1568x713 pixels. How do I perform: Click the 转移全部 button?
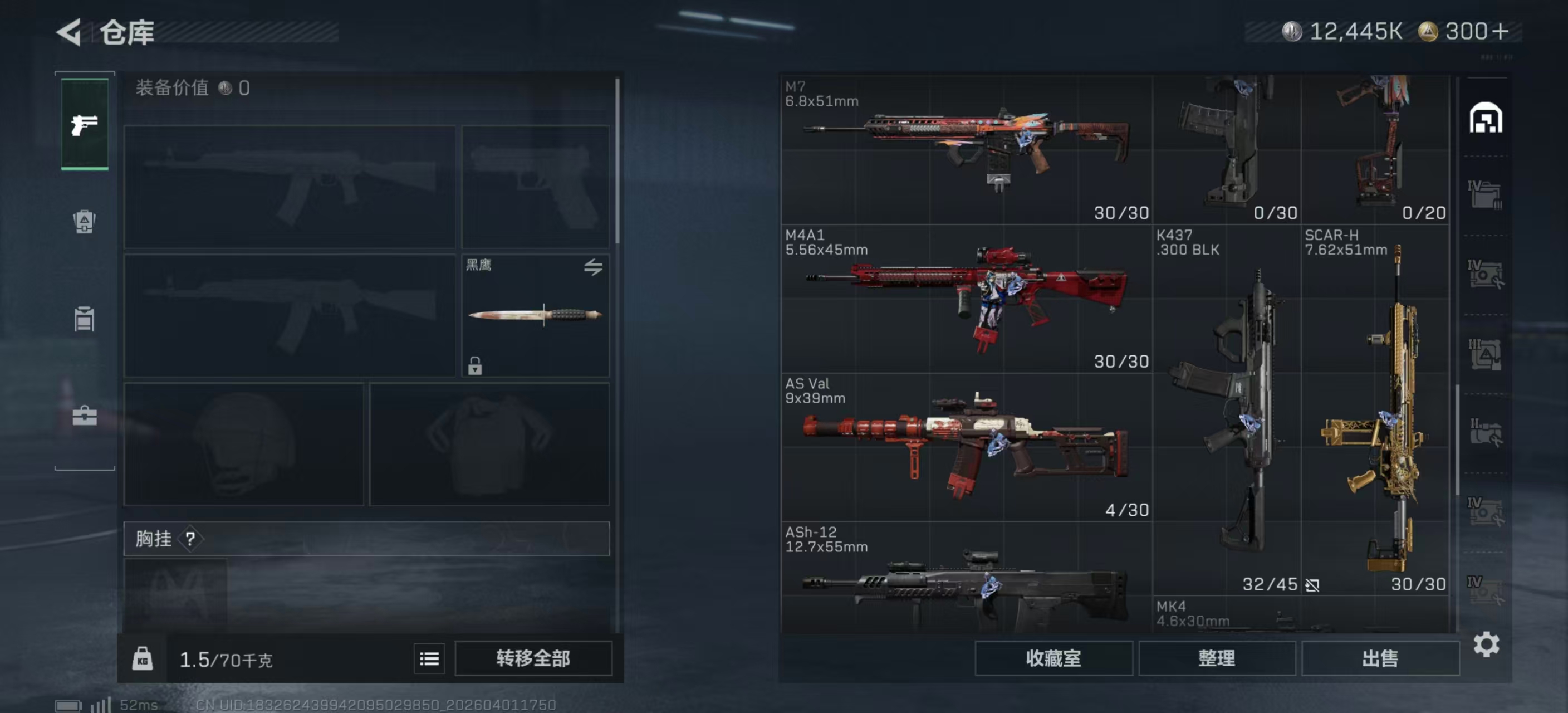pos(533,658)
